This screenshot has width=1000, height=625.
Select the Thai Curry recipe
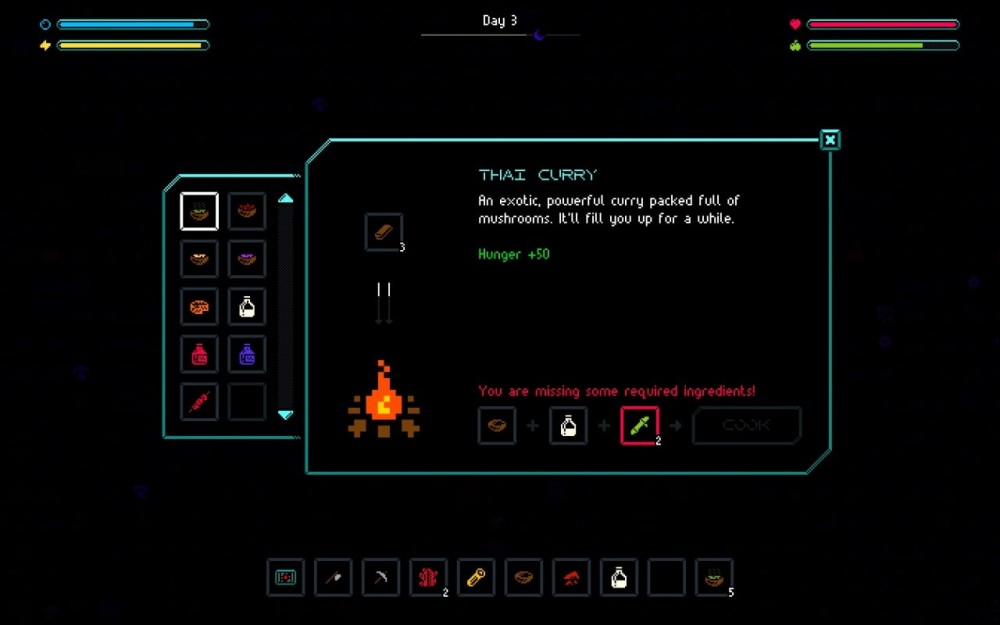(x=199, y=211)
